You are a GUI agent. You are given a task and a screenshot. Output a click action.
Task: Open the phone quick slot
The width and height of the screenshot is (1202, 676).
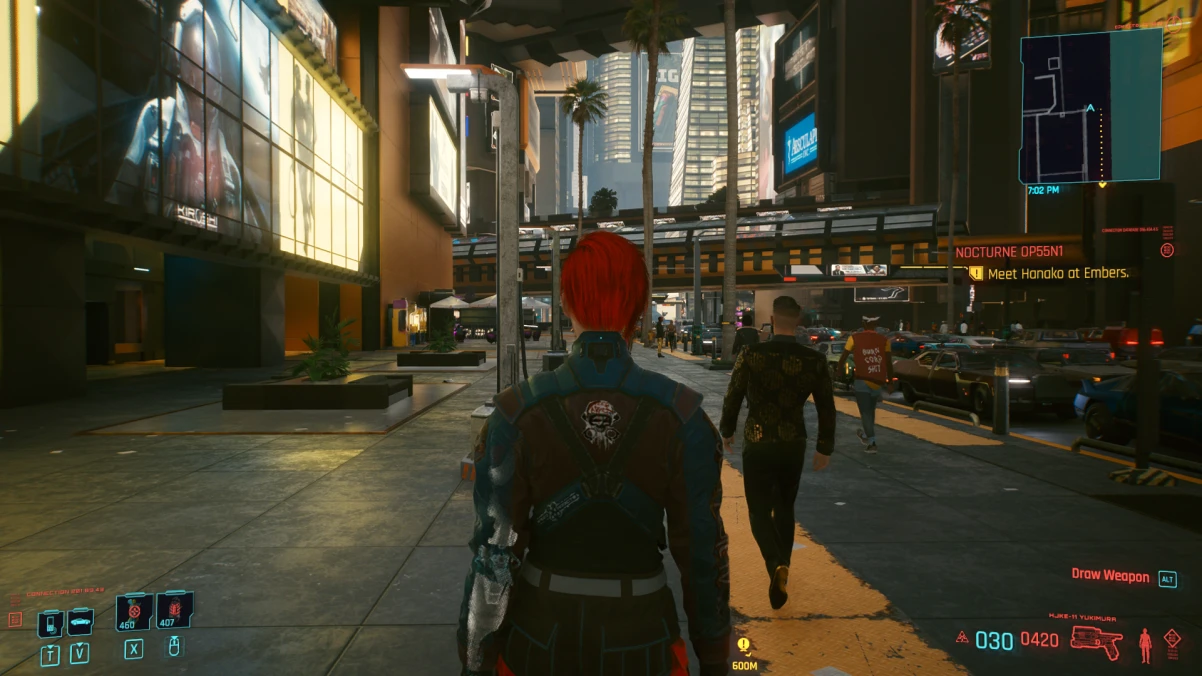[50, 623]
